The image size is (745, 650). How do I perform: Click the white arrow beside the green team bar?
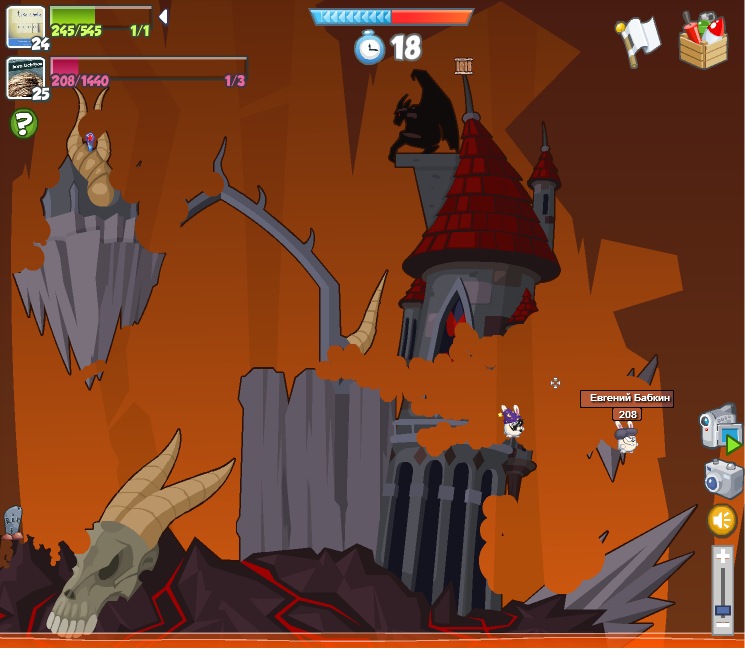tap(163, 17)
